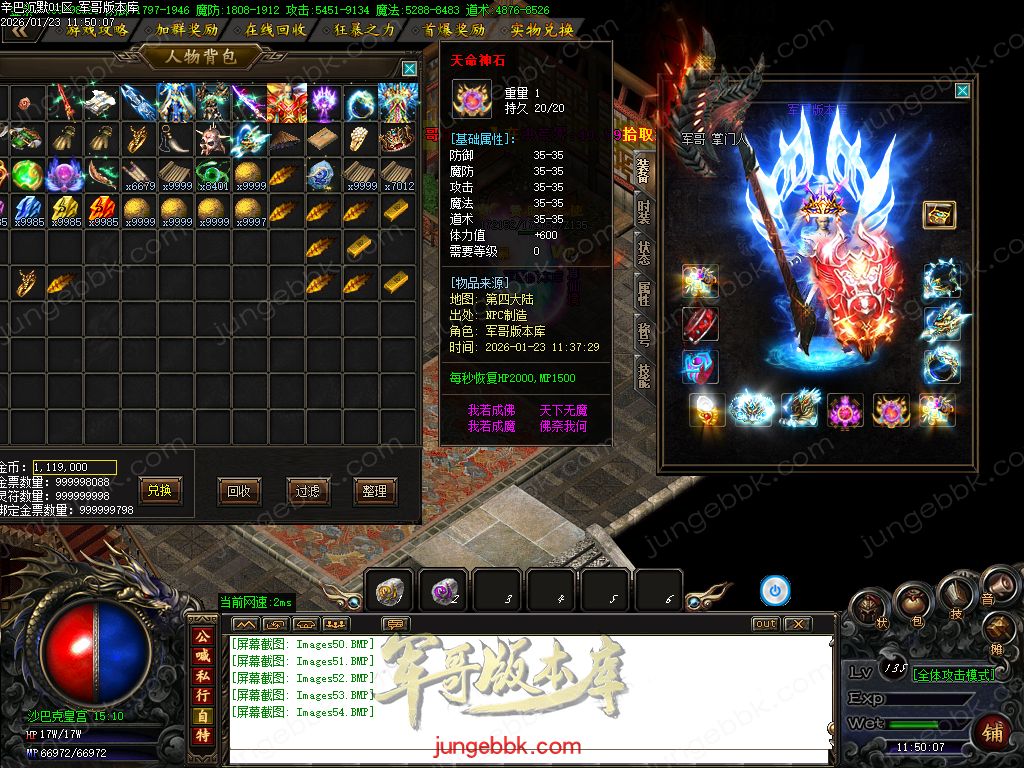This screenshot has height=768, width=1024.
Task: Open the treasure chest icon on the character panel
Action: (939, 215)
